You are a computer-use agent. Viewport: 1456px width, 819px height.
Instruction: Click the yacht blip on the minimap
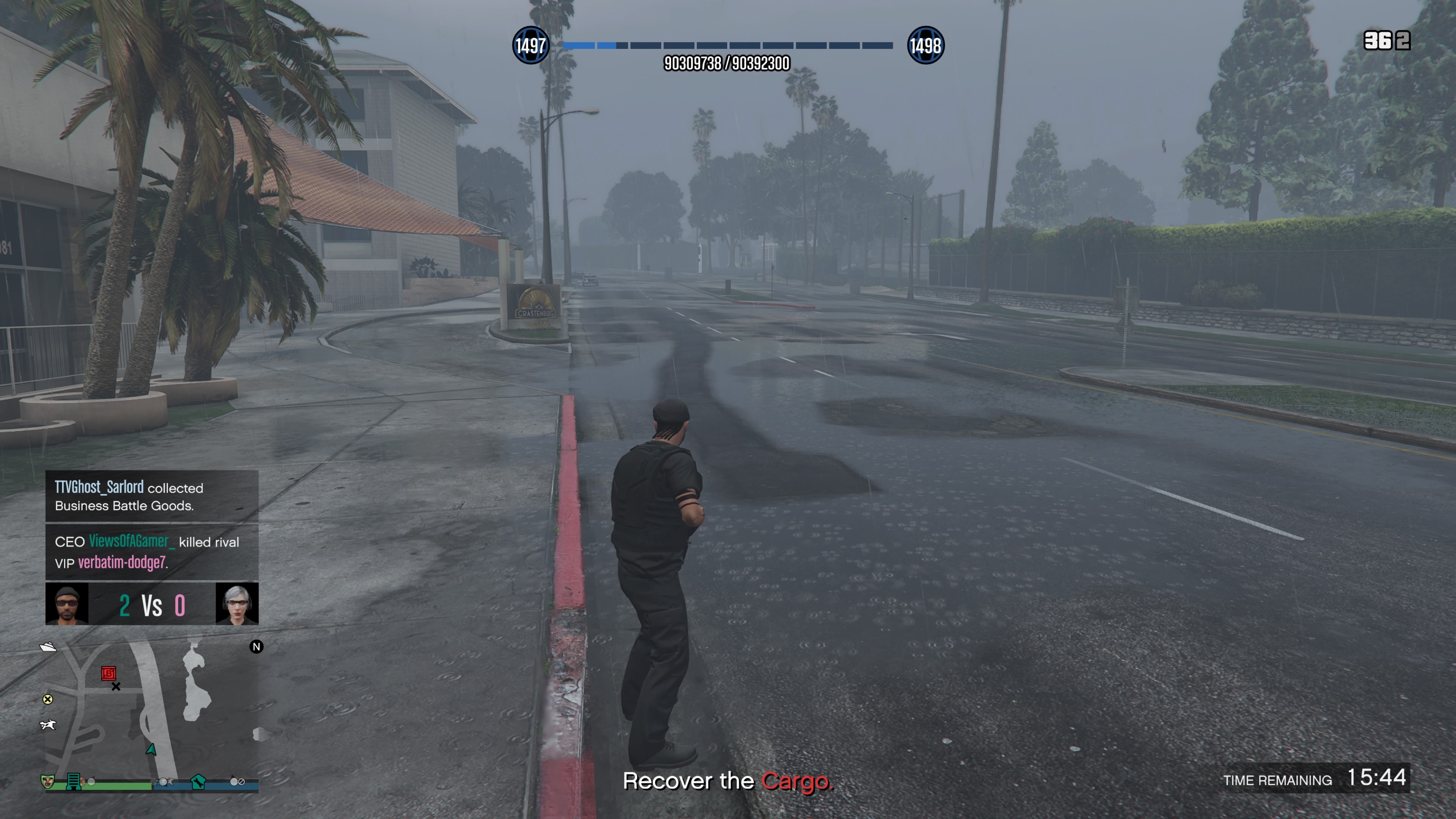(48, 646)
